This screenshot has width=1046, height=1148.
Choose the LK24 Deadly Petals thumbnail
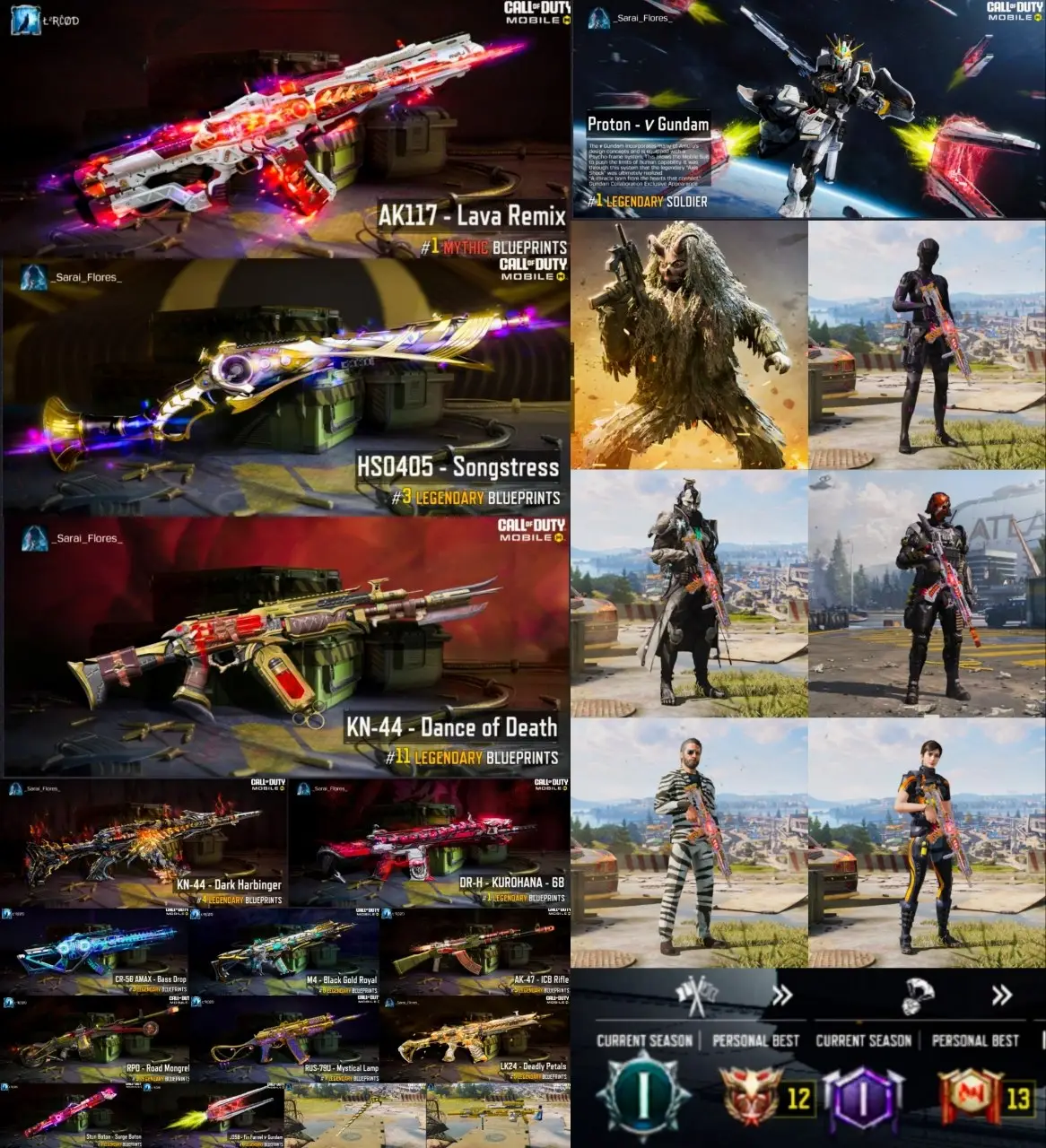(x=475, y=1039)
